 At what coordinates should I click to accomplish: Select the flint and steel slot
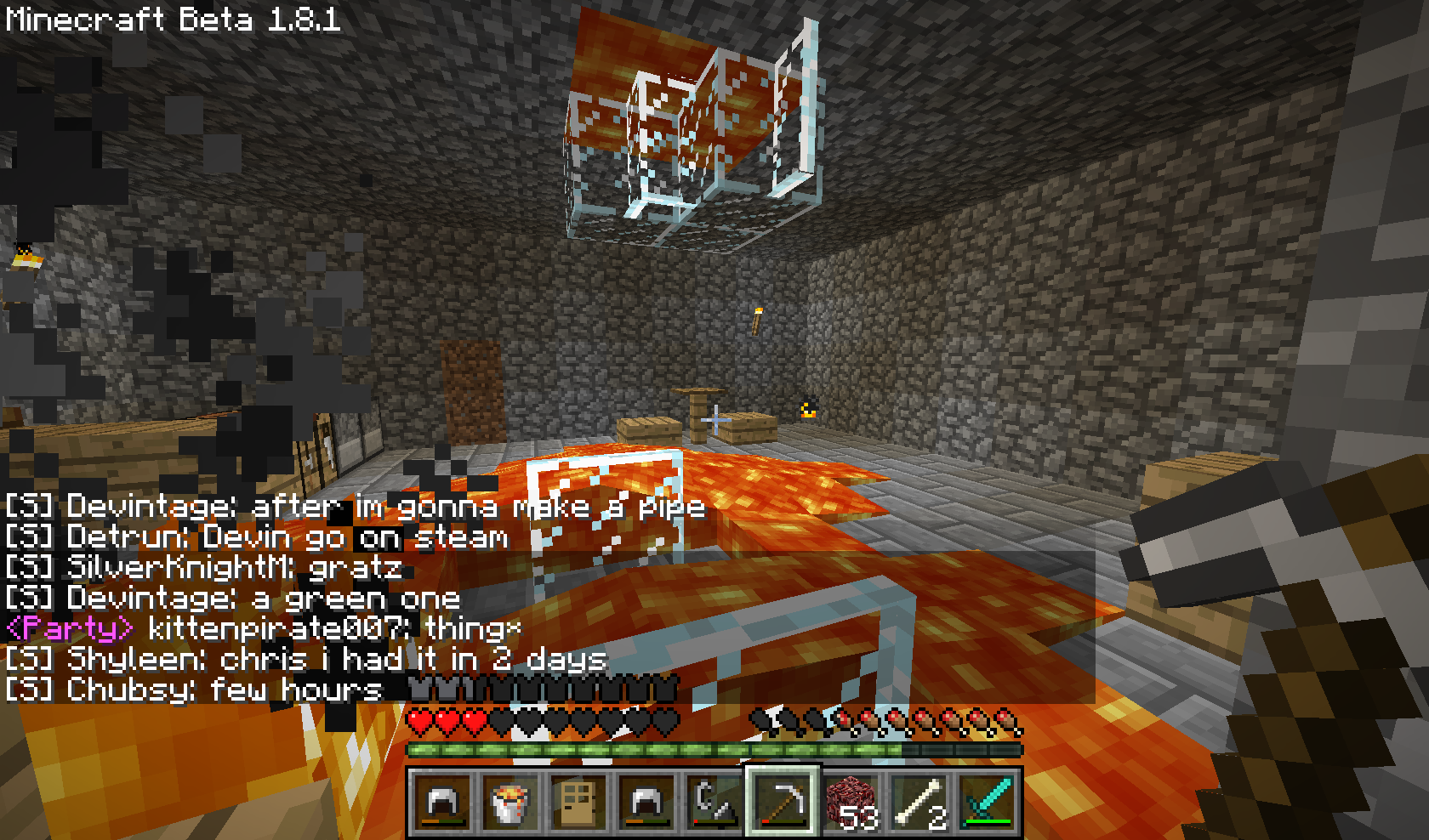click(714, 803)
